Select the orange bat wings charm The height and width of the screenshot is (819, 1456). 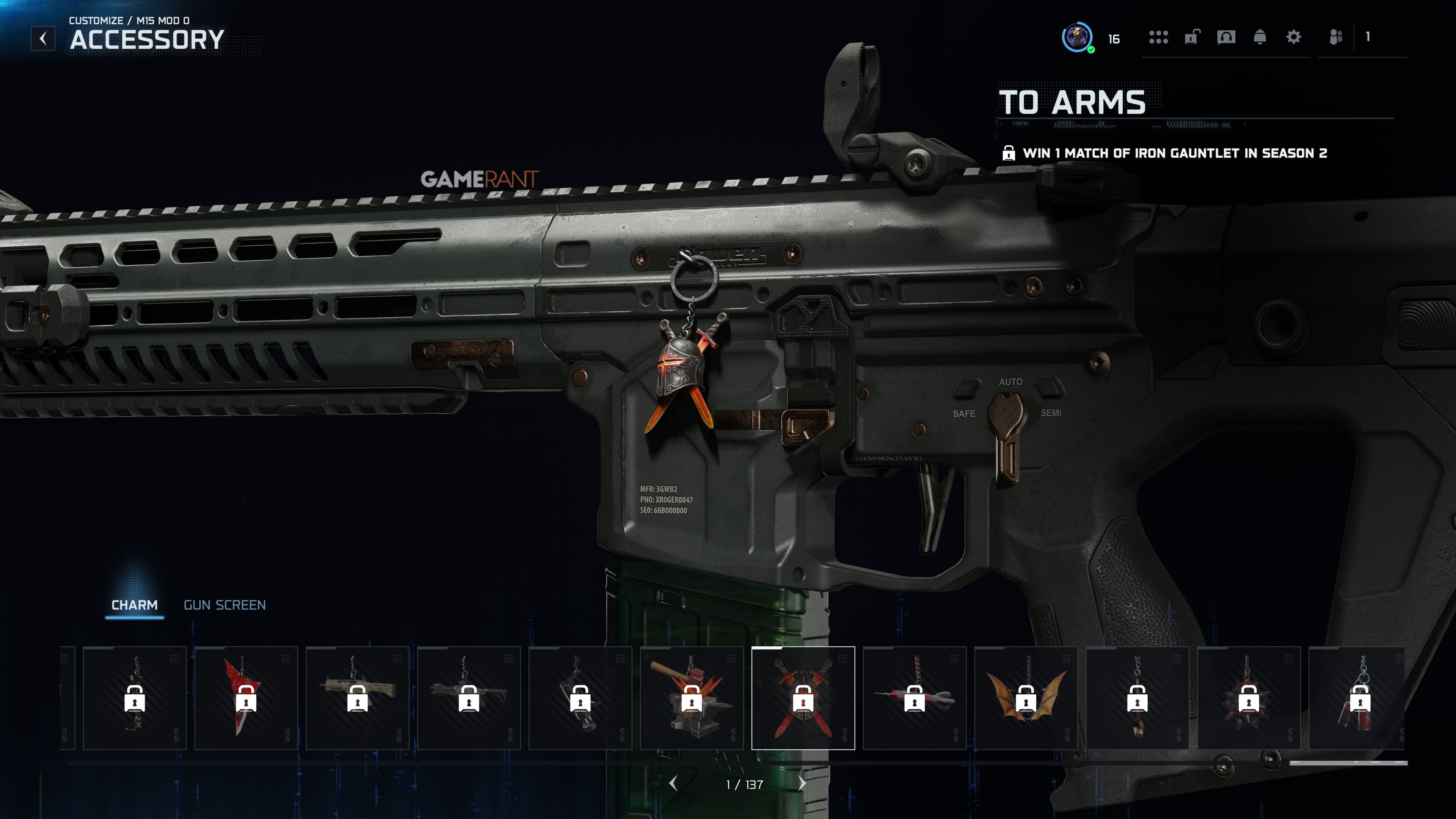point(1025,698)
